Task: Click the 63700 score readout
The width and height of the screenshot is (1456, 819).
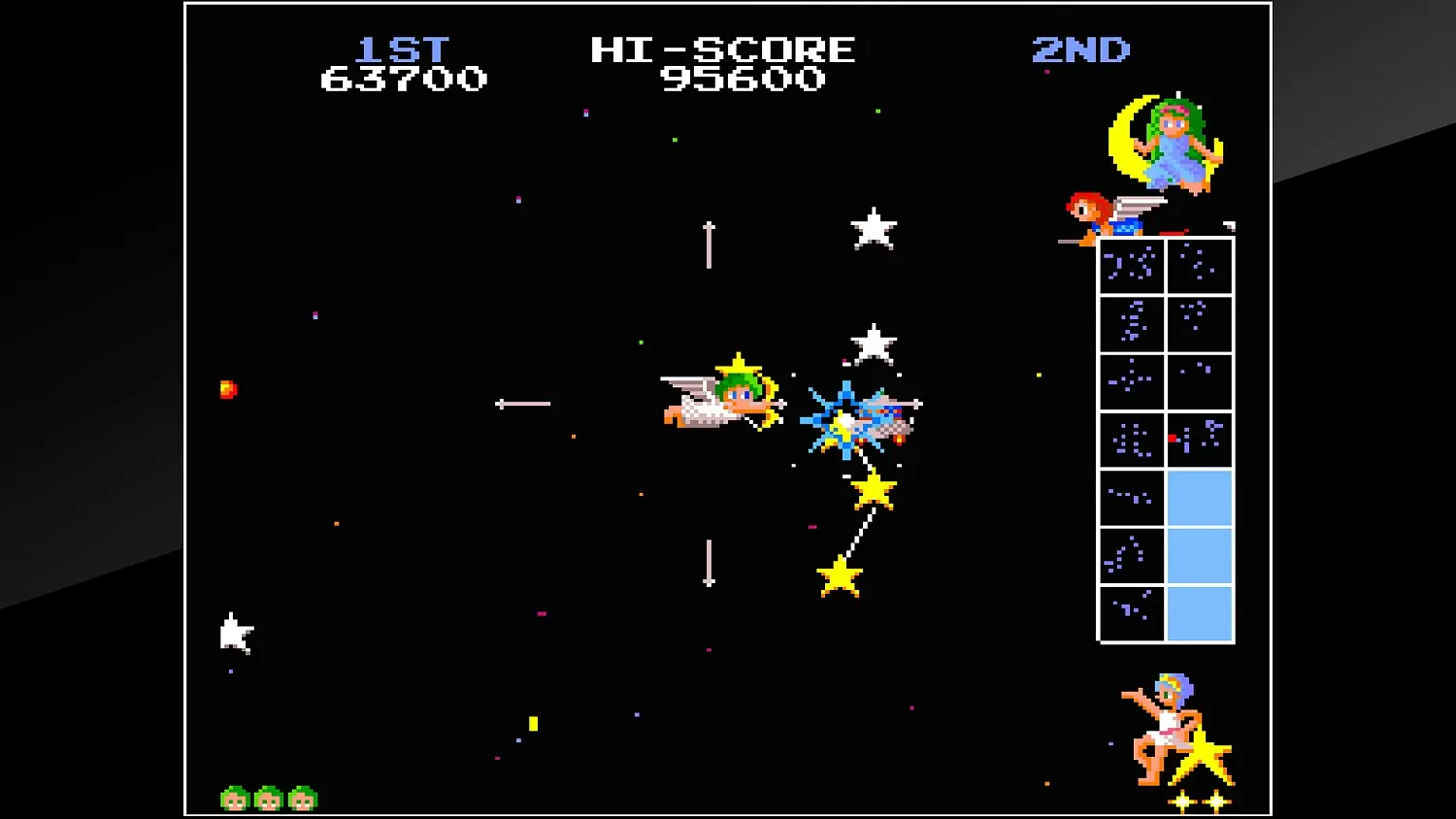Action: [x=404, y=79]
